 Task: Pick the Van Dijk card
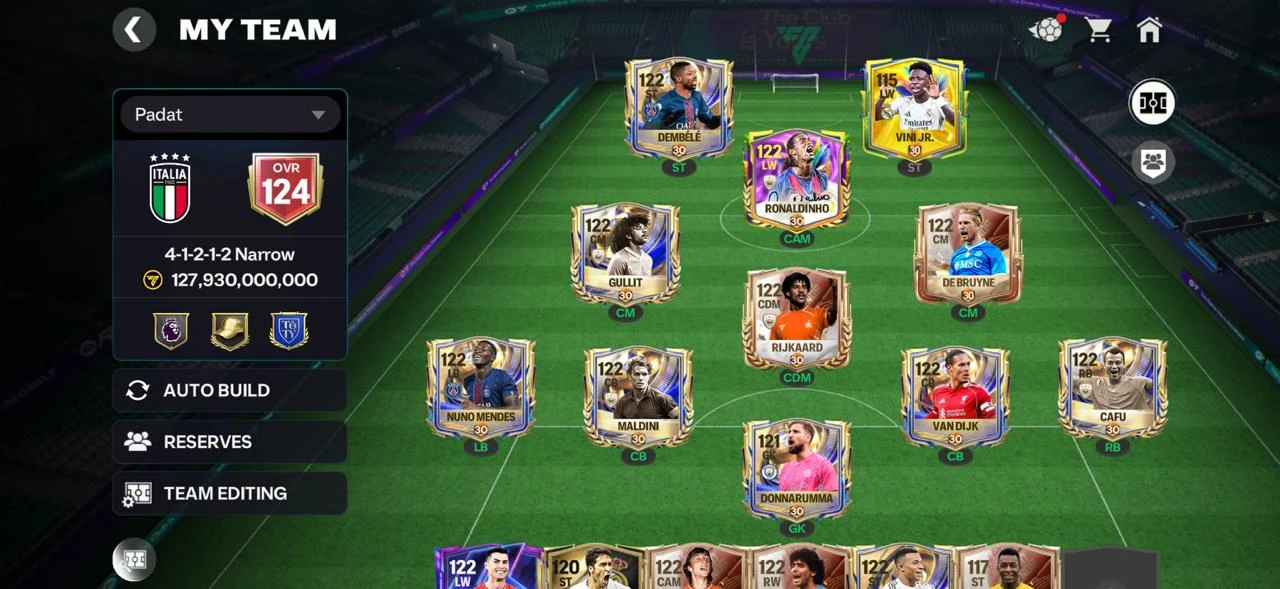click(x=954, y=397)
